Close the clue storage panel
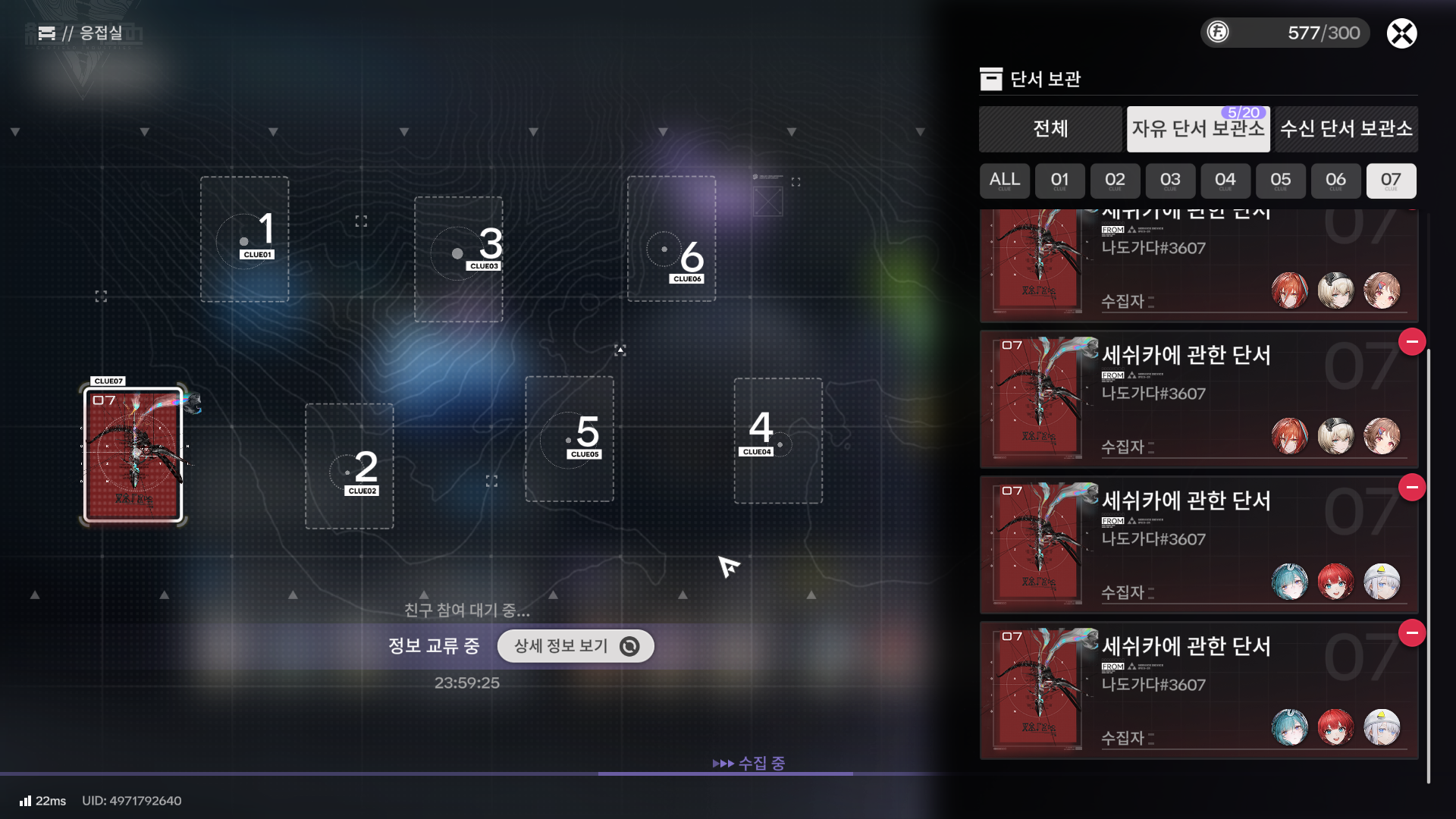1456x819 pixels. (x=1401, y=33)
